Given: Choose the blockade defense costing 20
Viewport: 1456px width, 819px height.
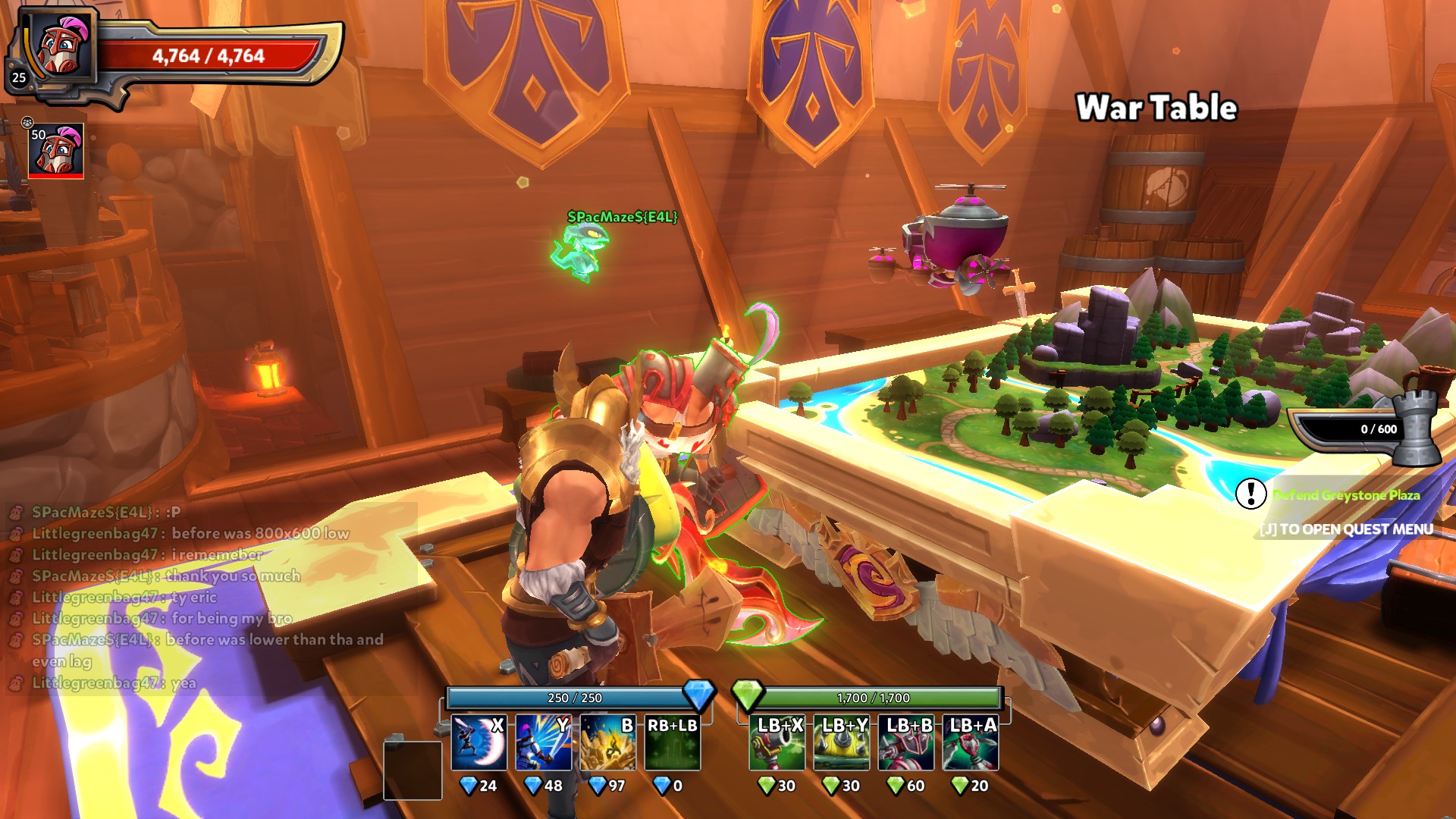Looking at the screenshot, I should [x=971, y=743].
